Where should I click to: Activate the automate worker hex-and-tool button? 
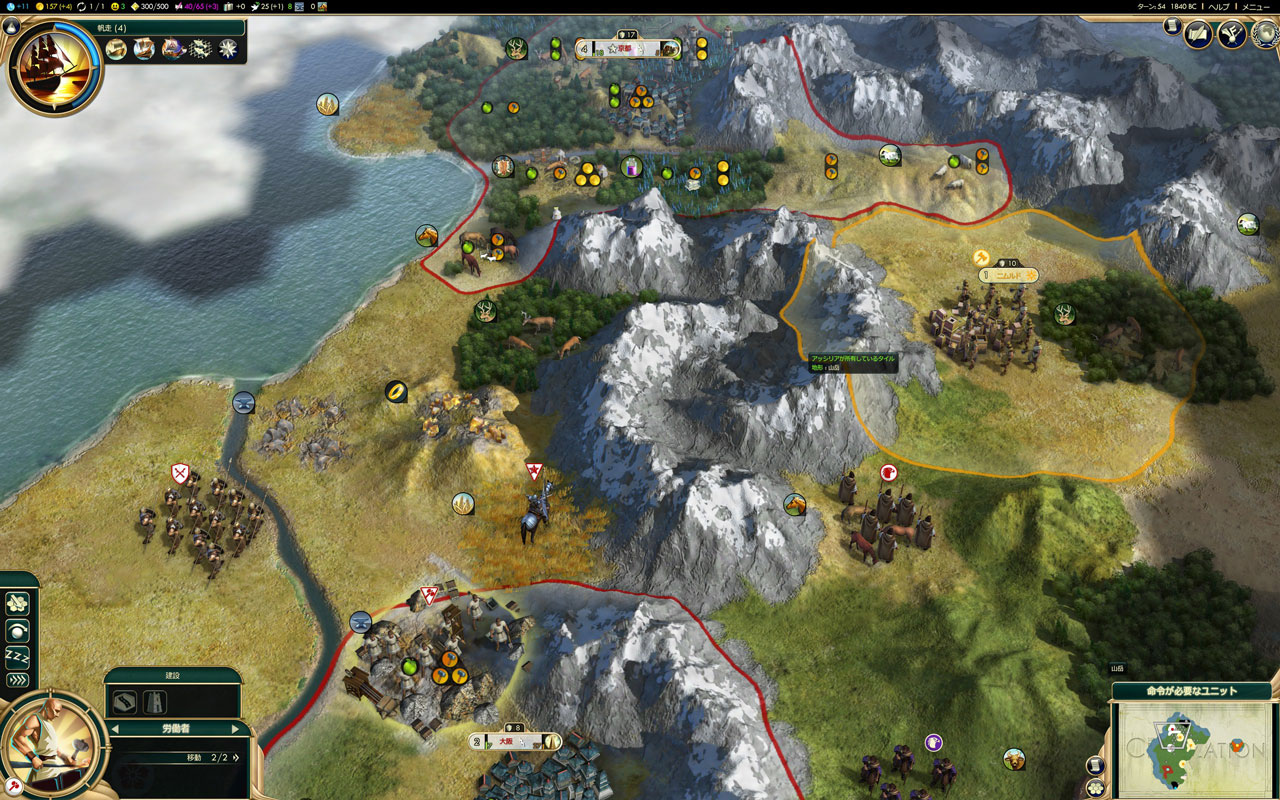[x=17, y=604]
